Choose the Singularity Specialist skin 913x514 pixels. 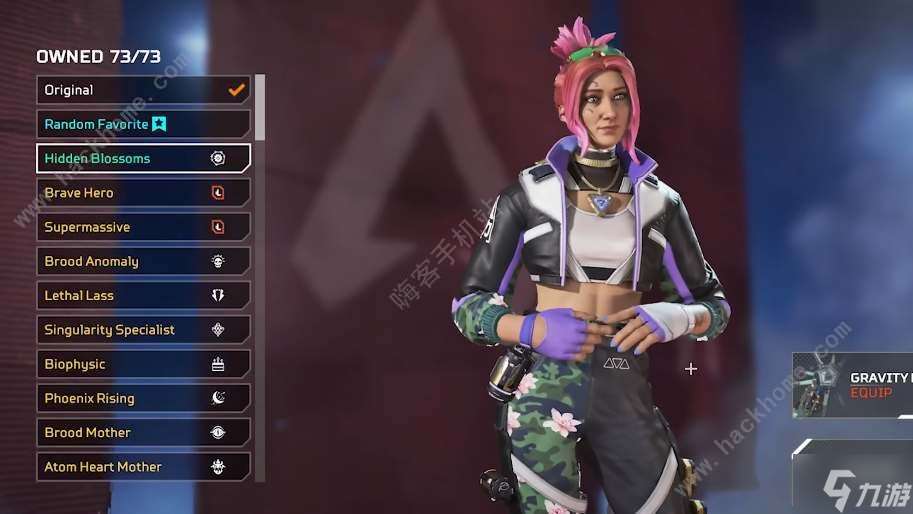tap(143, 330)
